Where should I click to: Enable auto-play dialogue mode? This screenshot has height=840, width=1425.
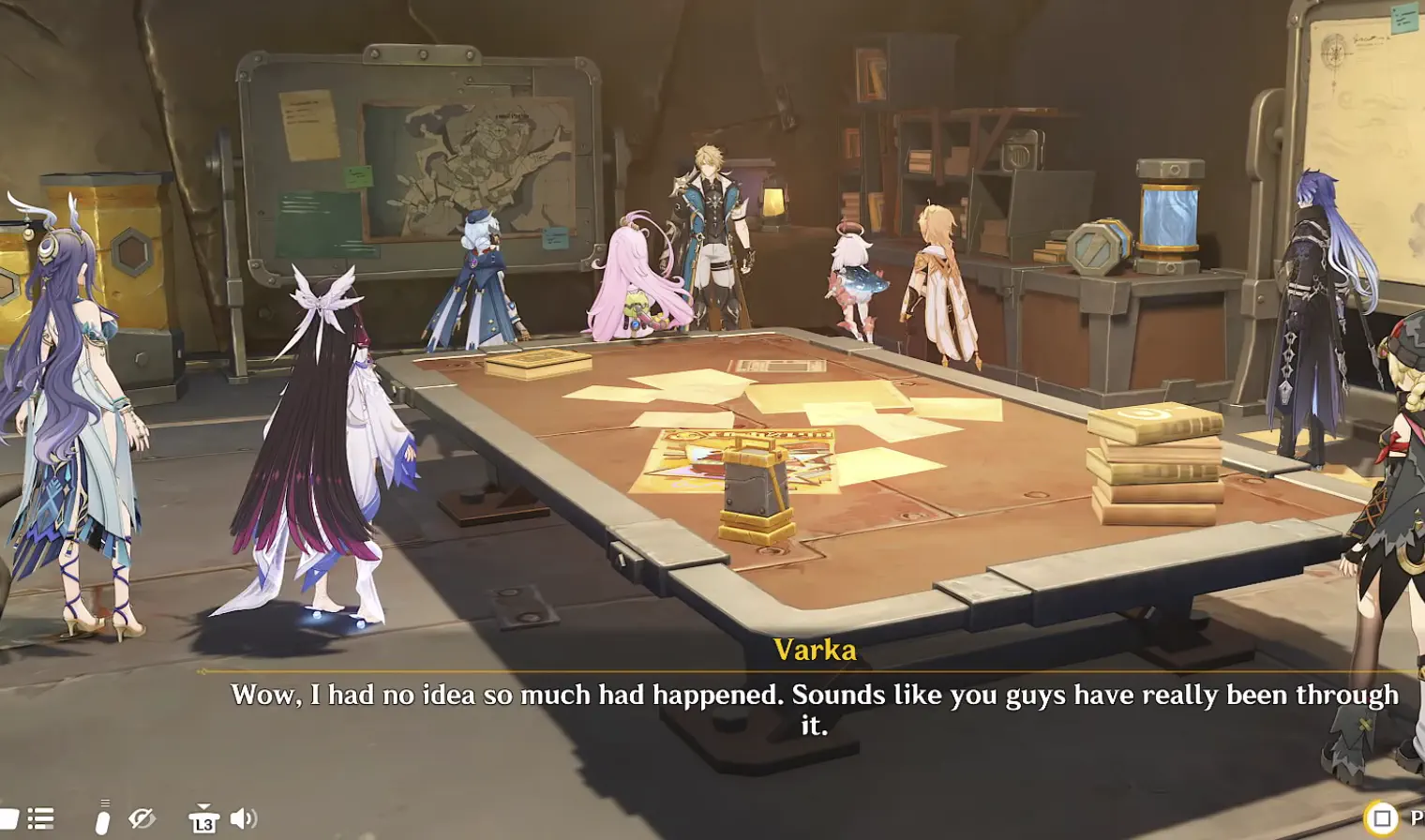[x=103, y=816]
